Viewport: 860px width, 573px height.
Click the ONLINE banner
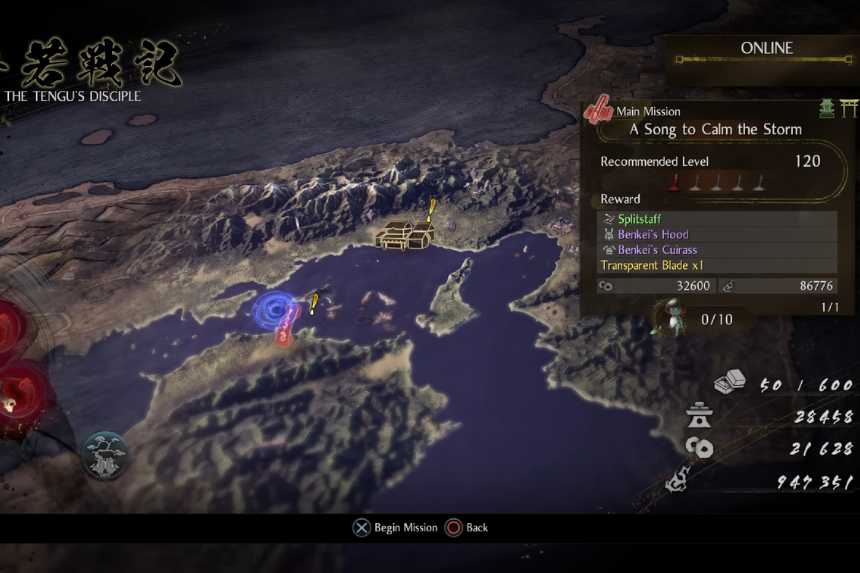(766, 49)
